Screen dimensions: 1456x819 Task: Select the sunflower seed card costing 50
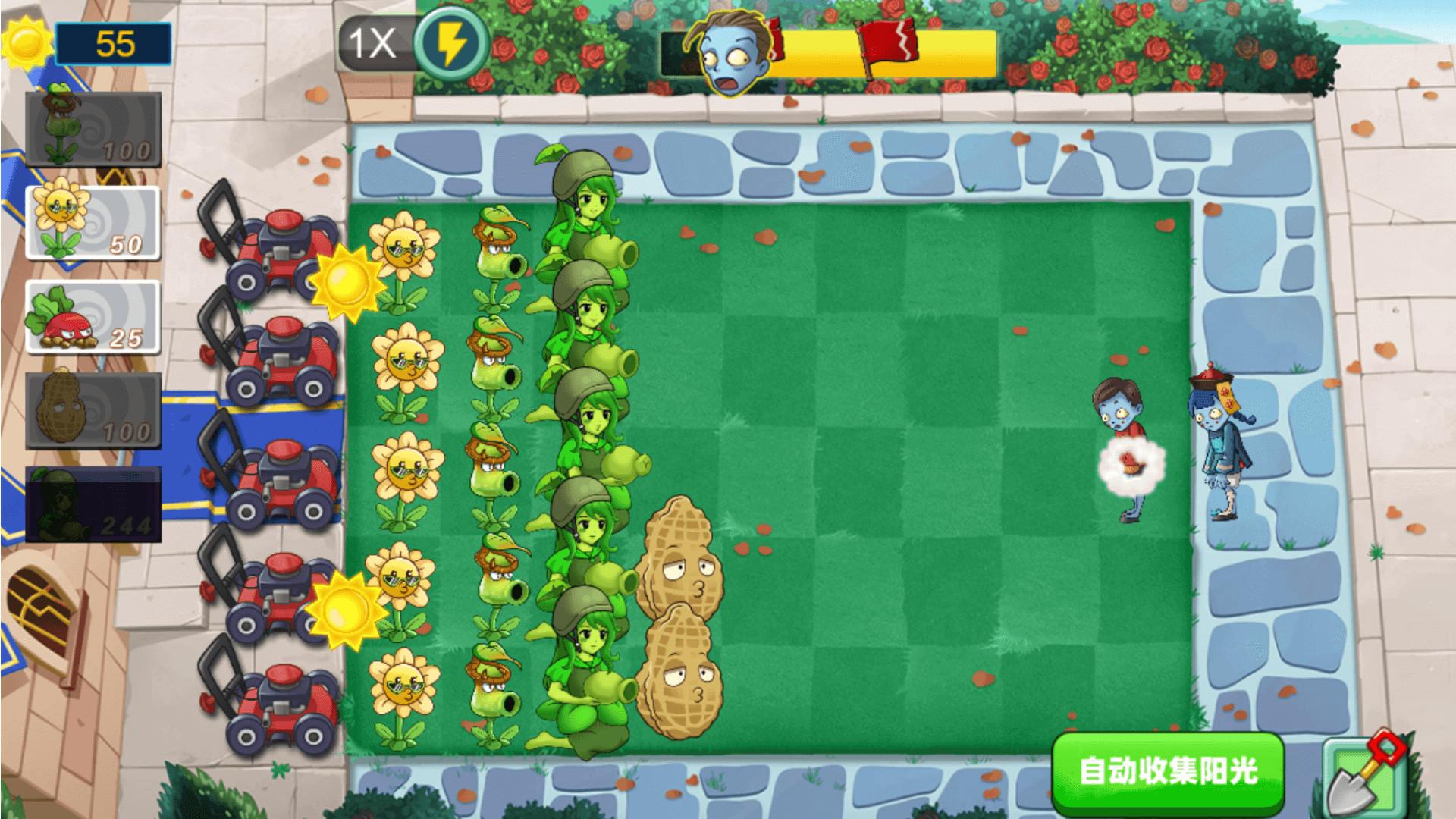(x=91, y=224)
